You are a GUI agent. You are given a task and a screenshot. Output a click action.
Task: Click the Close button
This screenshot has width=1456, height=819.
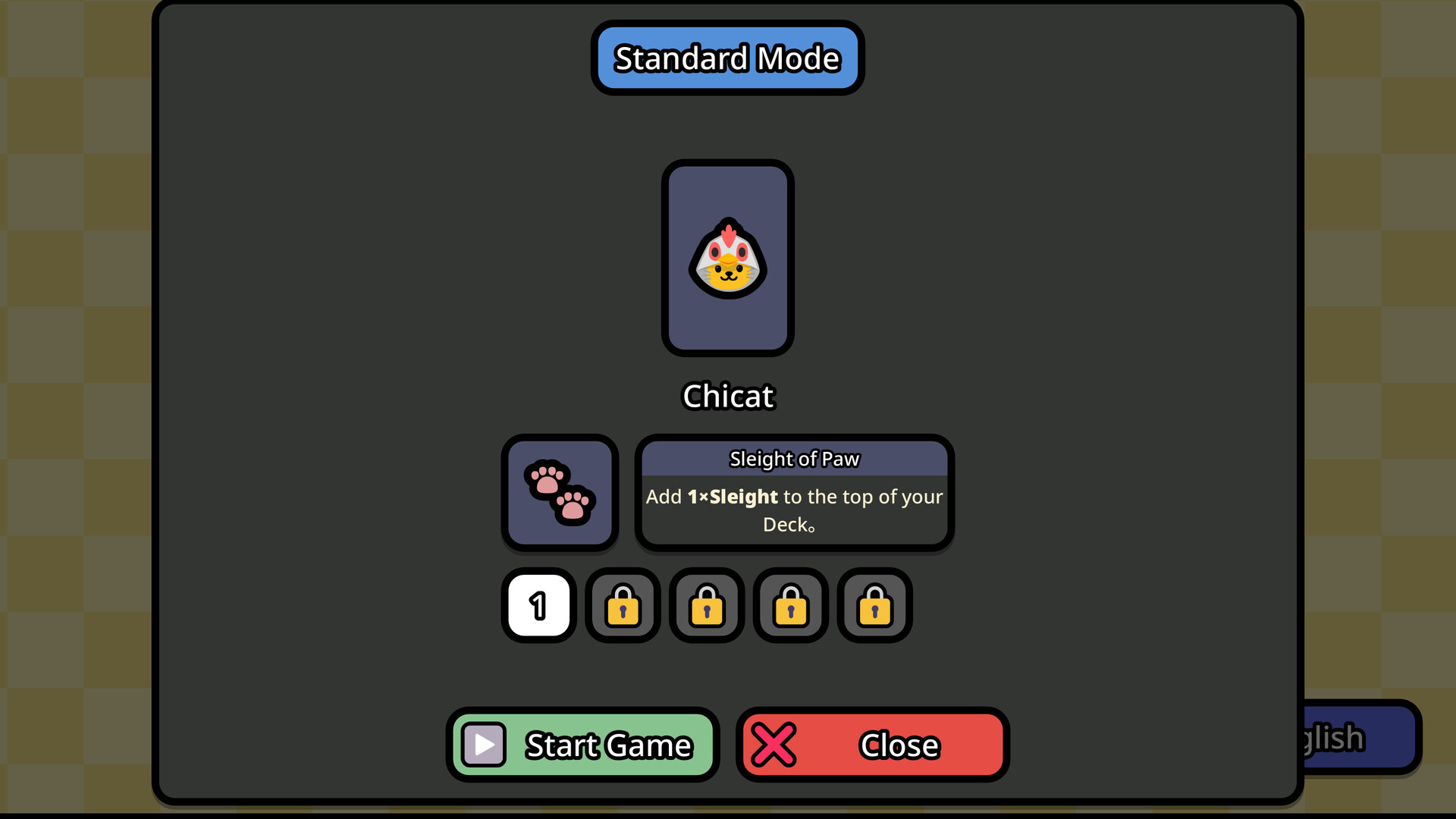coord(872,744)
